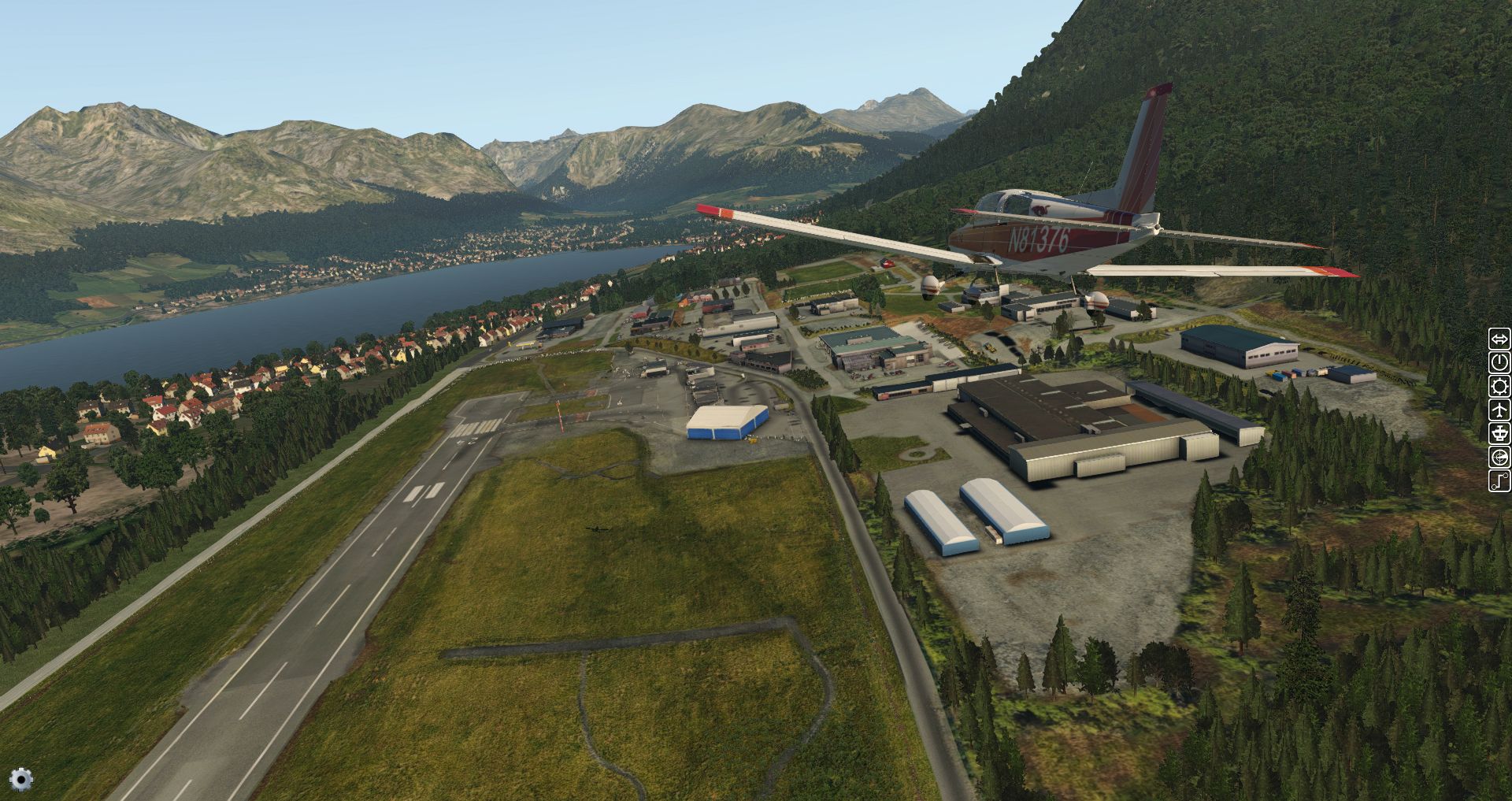The image size is (1512, 801).
Task: Show the radar scope icon panel
Action: tap(1499, 458)
